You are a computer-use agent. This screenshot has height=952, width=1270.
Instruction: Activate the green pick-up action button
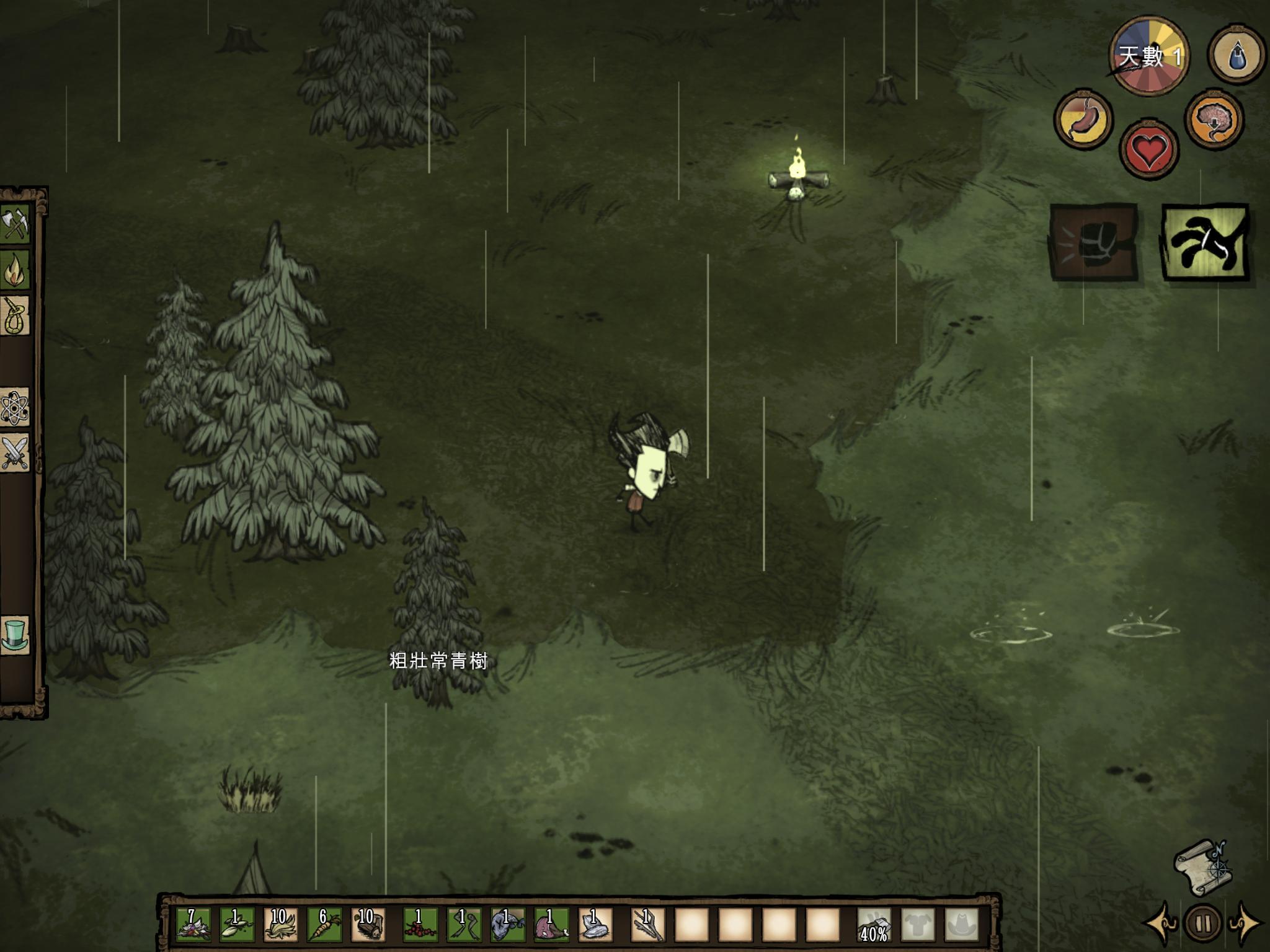click(x=1205, y=242)
